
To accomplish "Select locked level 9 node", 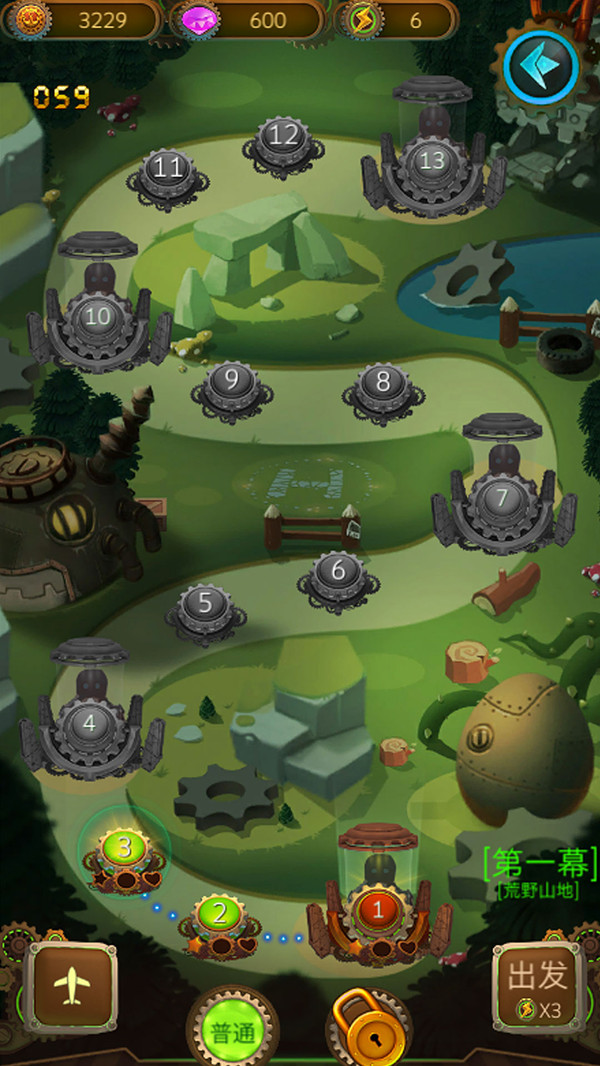I will coord(232,382).
